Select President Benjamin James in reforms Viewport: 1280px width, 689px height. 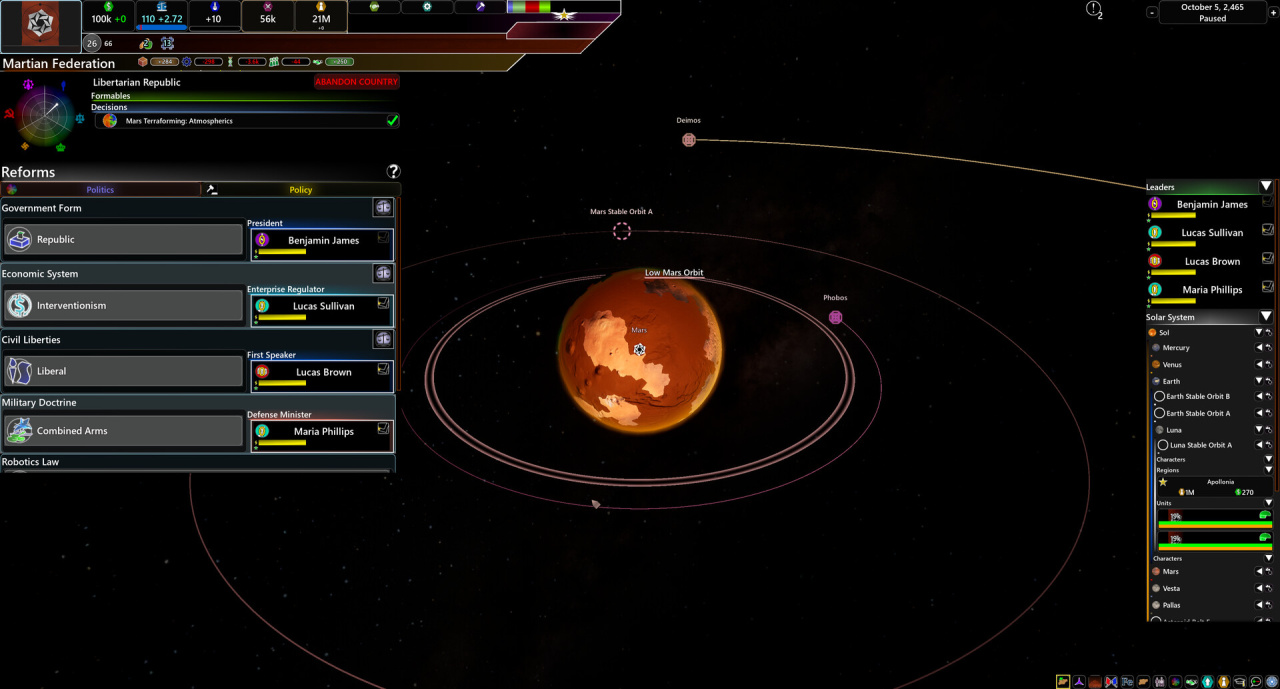[x=322, y=241]
